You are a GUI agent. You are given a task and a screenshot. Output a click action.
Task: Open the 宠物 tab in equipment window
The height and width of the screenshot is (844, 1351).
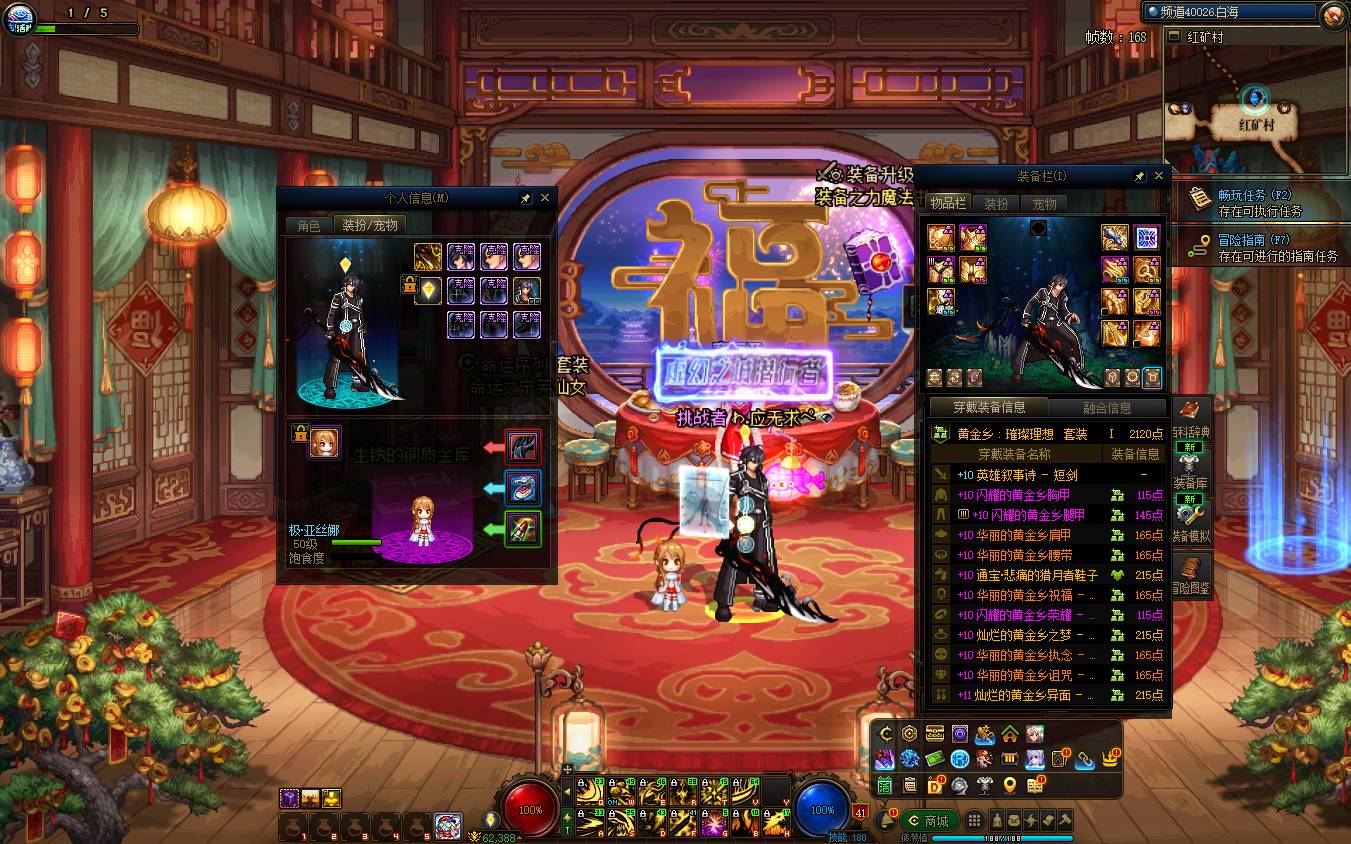click(x=1044, y=203)
